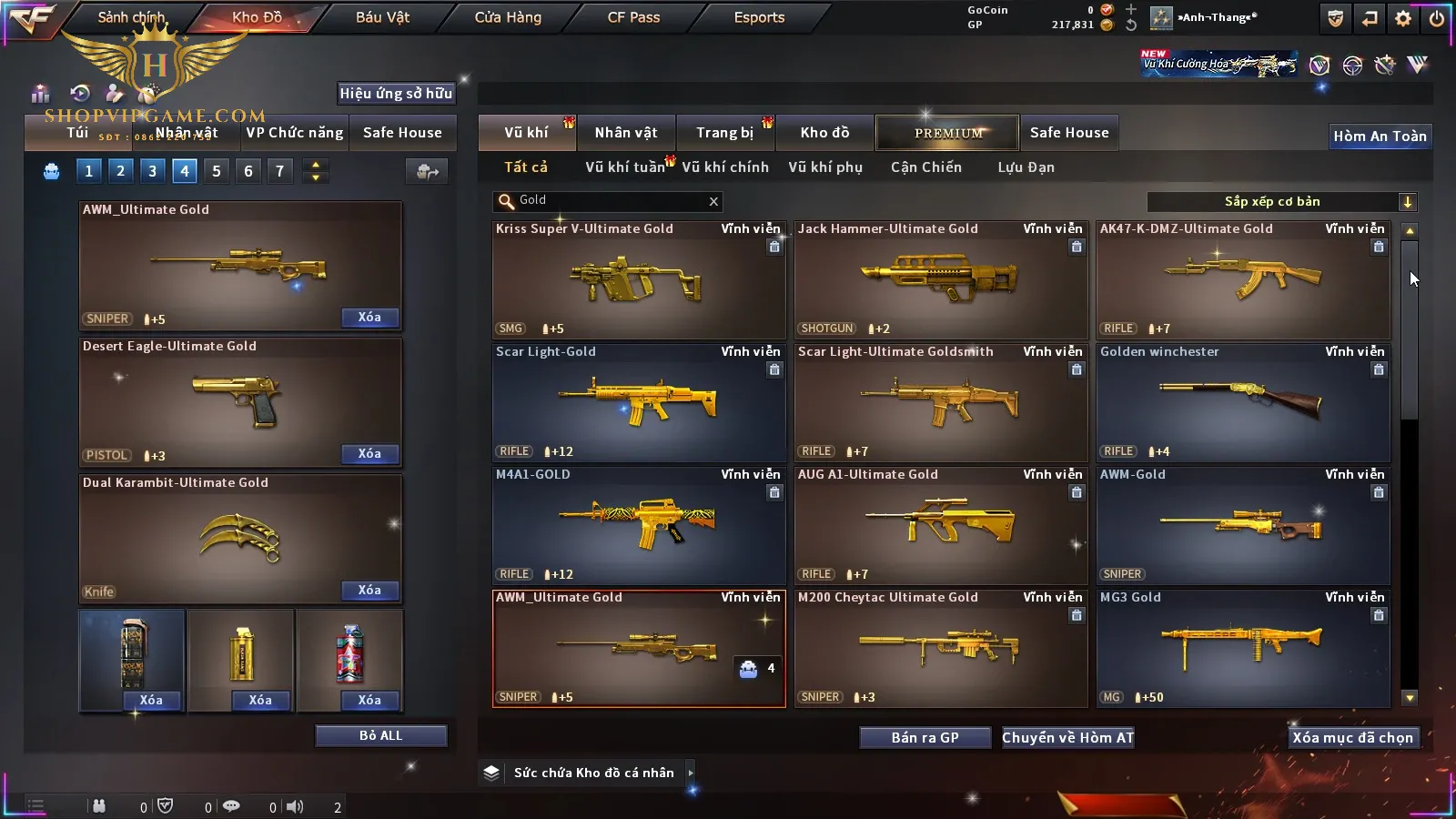Image resolution: width=1456 pixels, height=819 pixels.
Task: Select bag slot number 5
Action: point(217,171)
